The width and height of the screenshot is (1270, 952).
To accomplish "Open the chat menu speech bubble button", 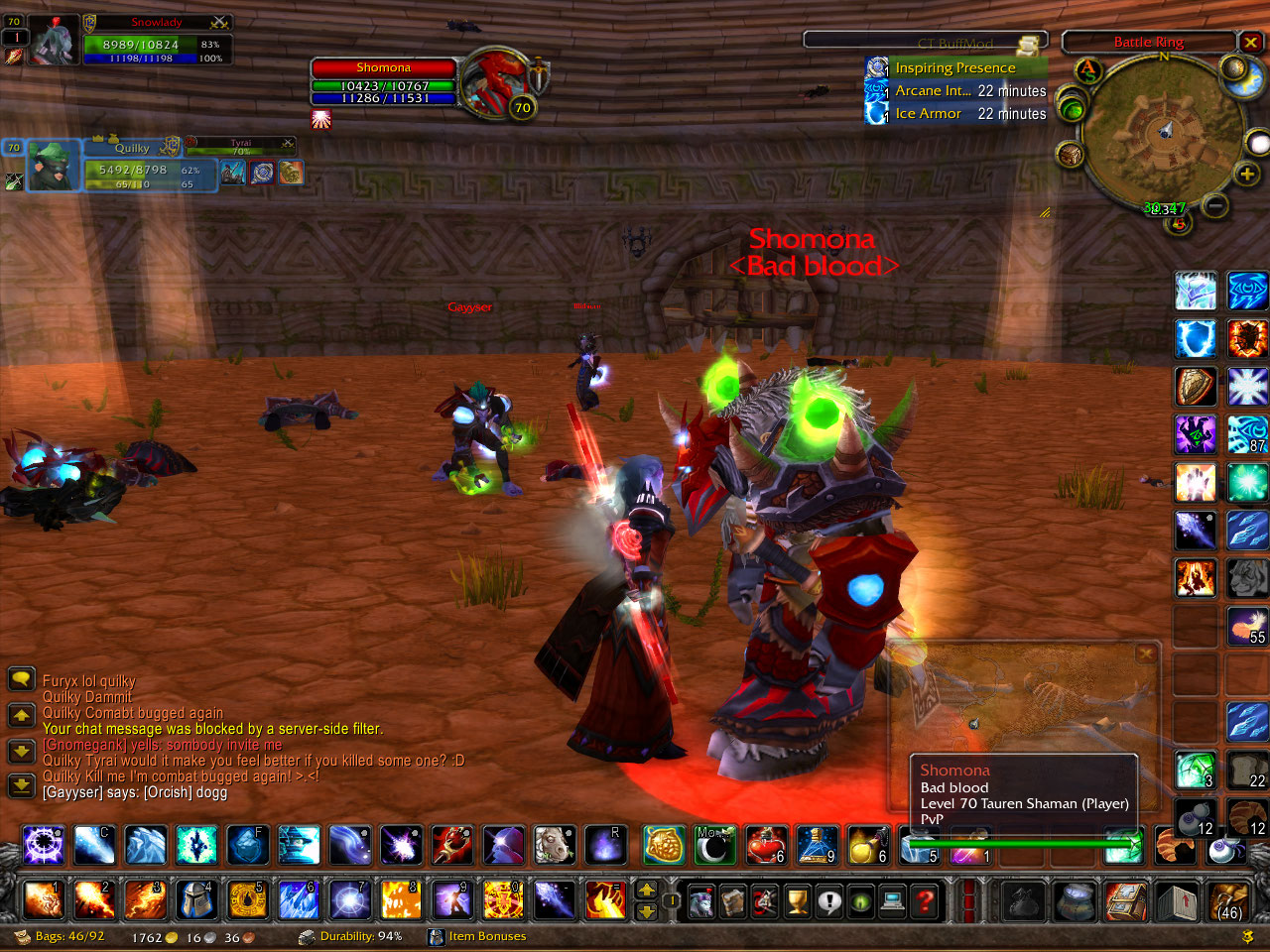I will 21,679.
